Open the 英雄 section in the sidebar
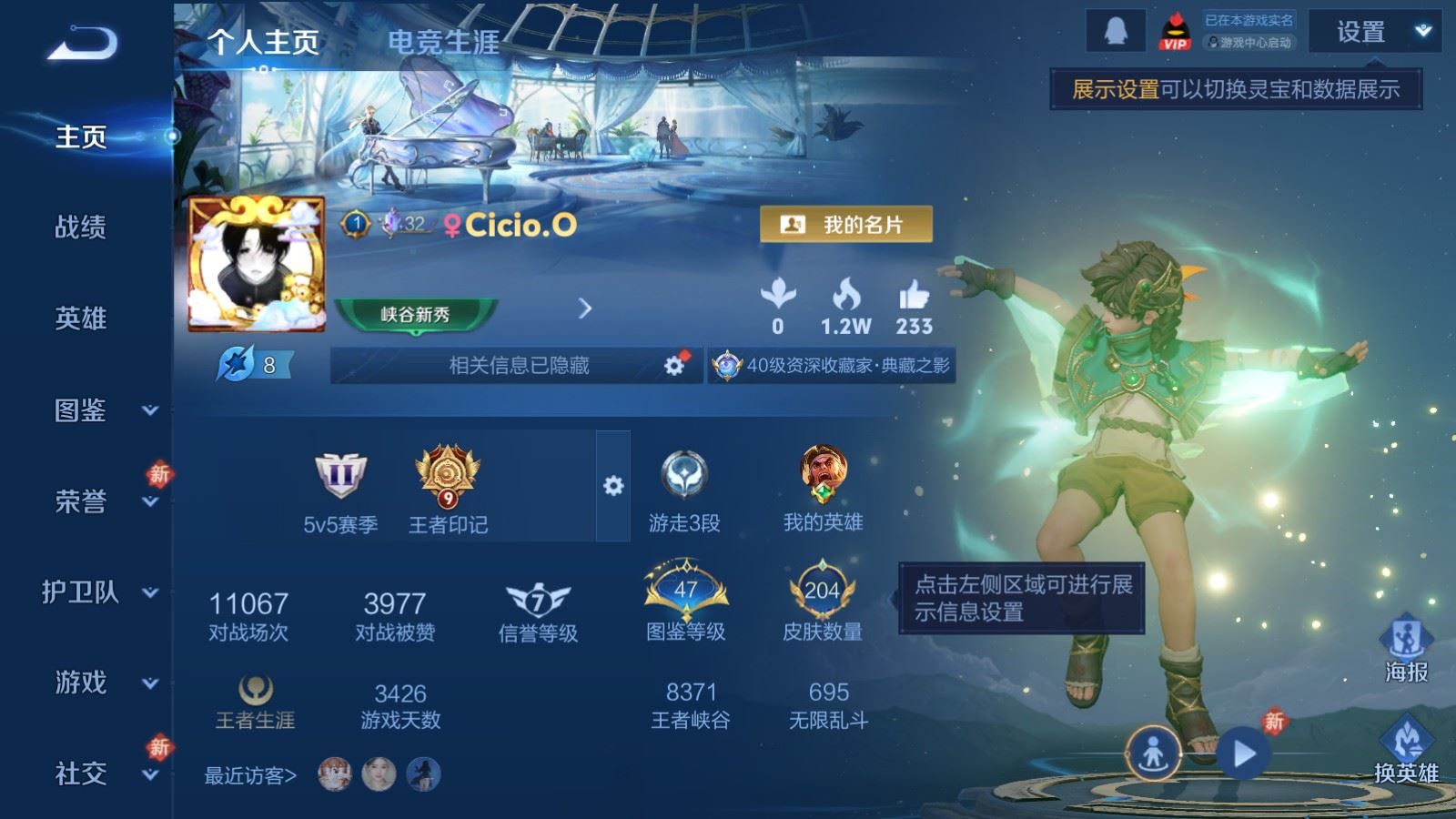The image size is (1456, 819). 80,318
